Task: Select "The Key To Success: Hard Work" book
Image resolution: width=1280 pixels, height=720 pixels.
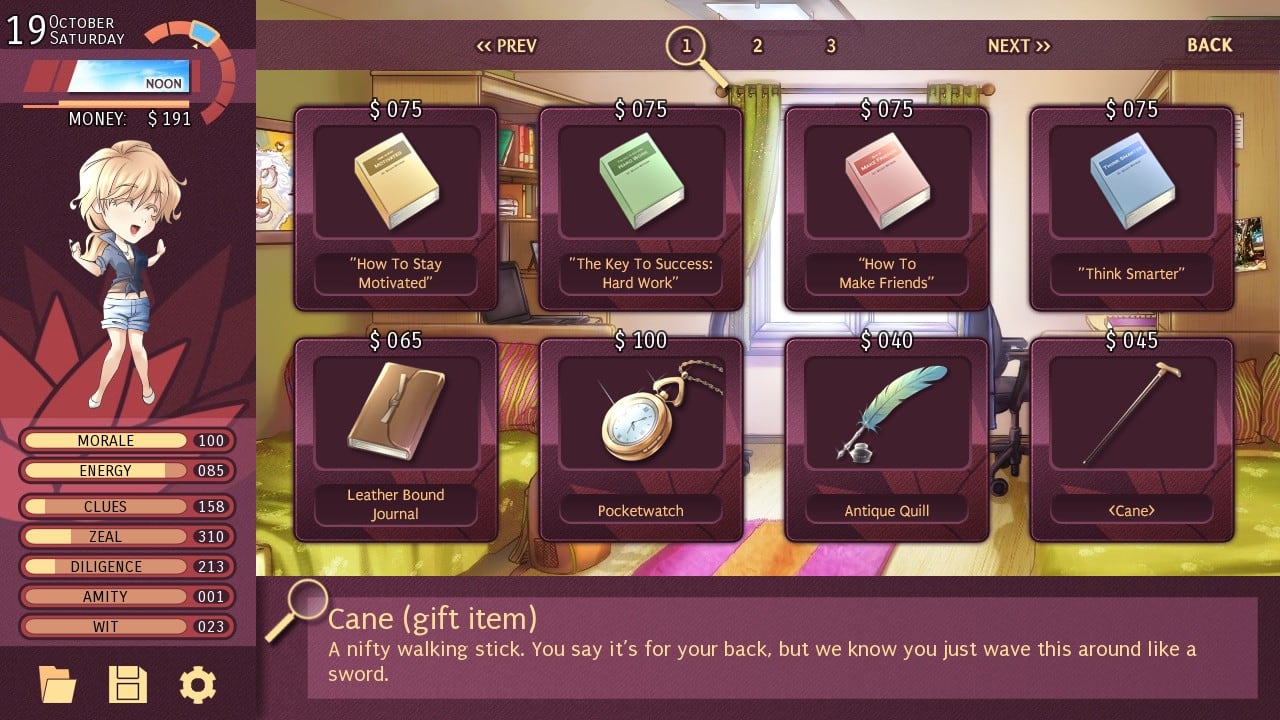Action: (x=641, y=208)
